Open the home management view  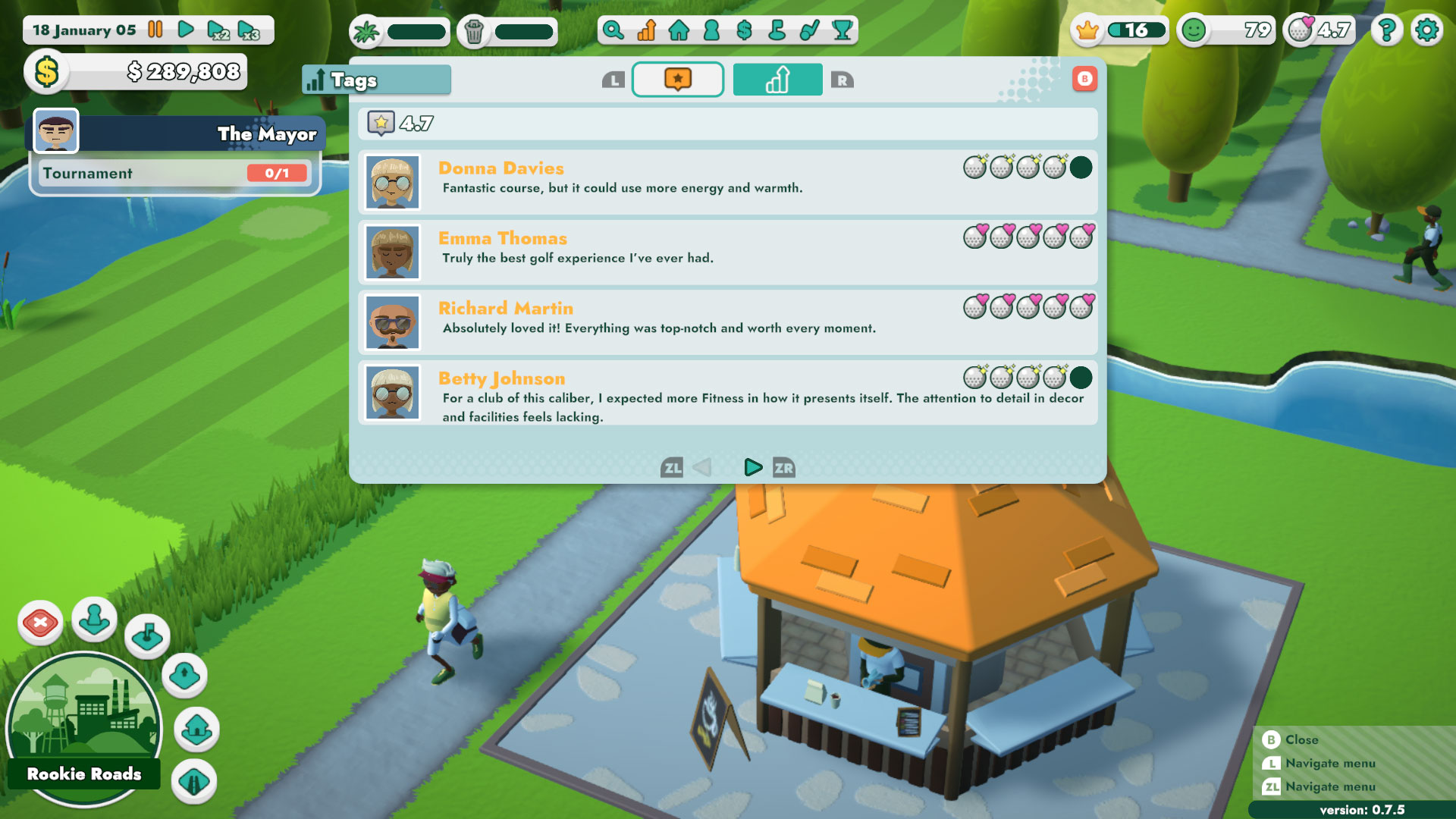(x=679, y=31)
